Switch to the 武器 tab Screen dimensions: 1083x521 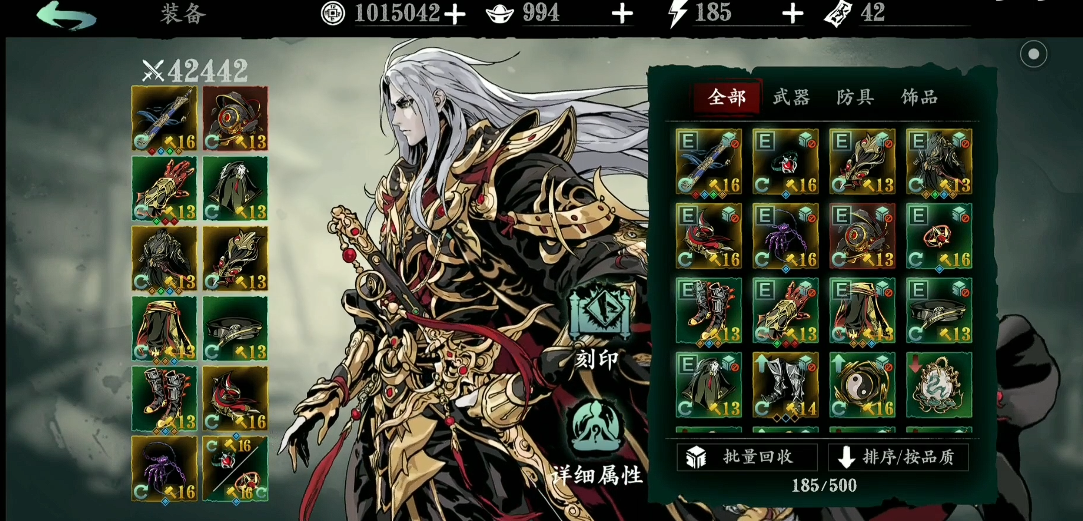tap(791, 97)
